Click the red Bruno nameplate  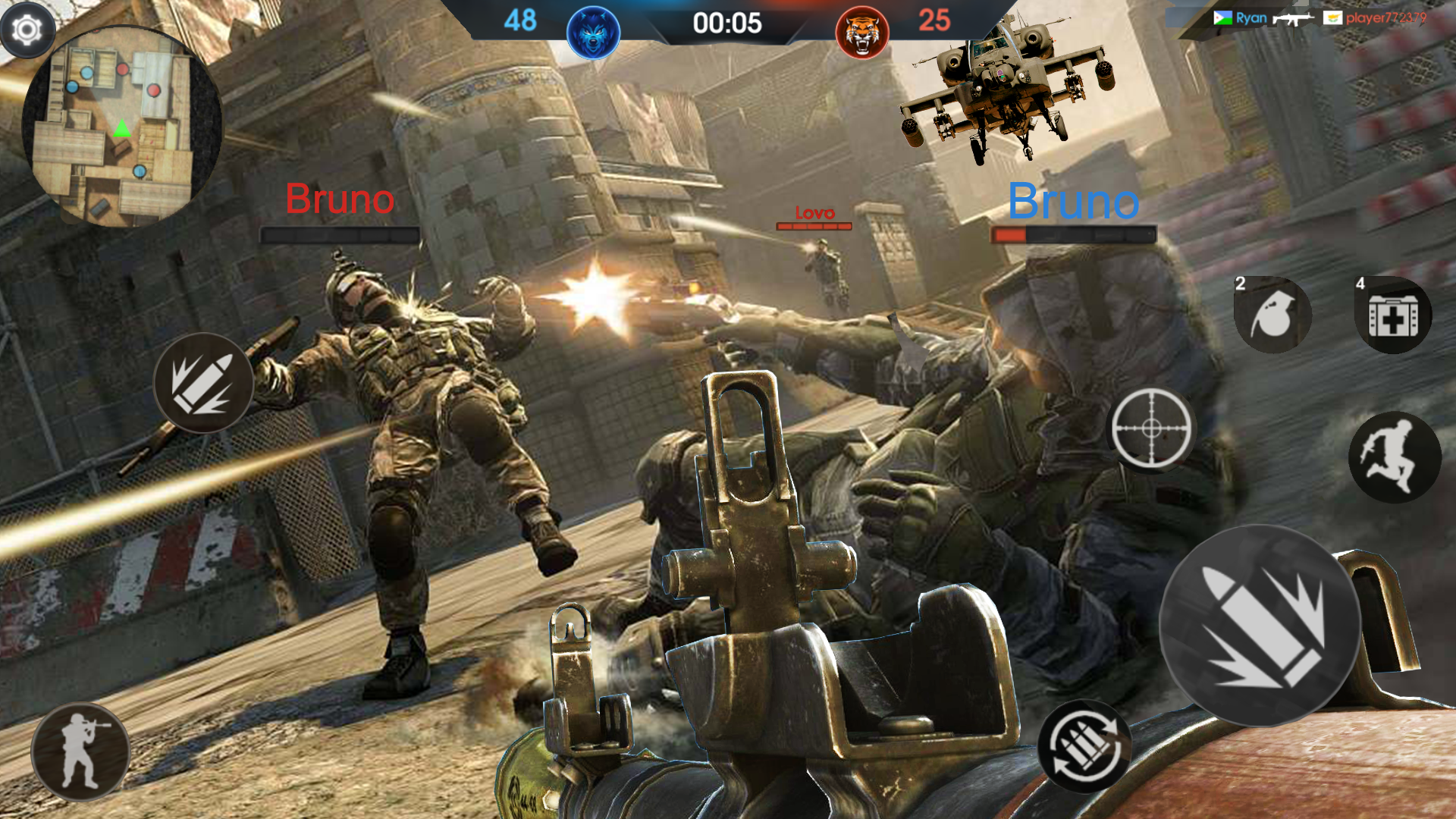tap(340, 199)
